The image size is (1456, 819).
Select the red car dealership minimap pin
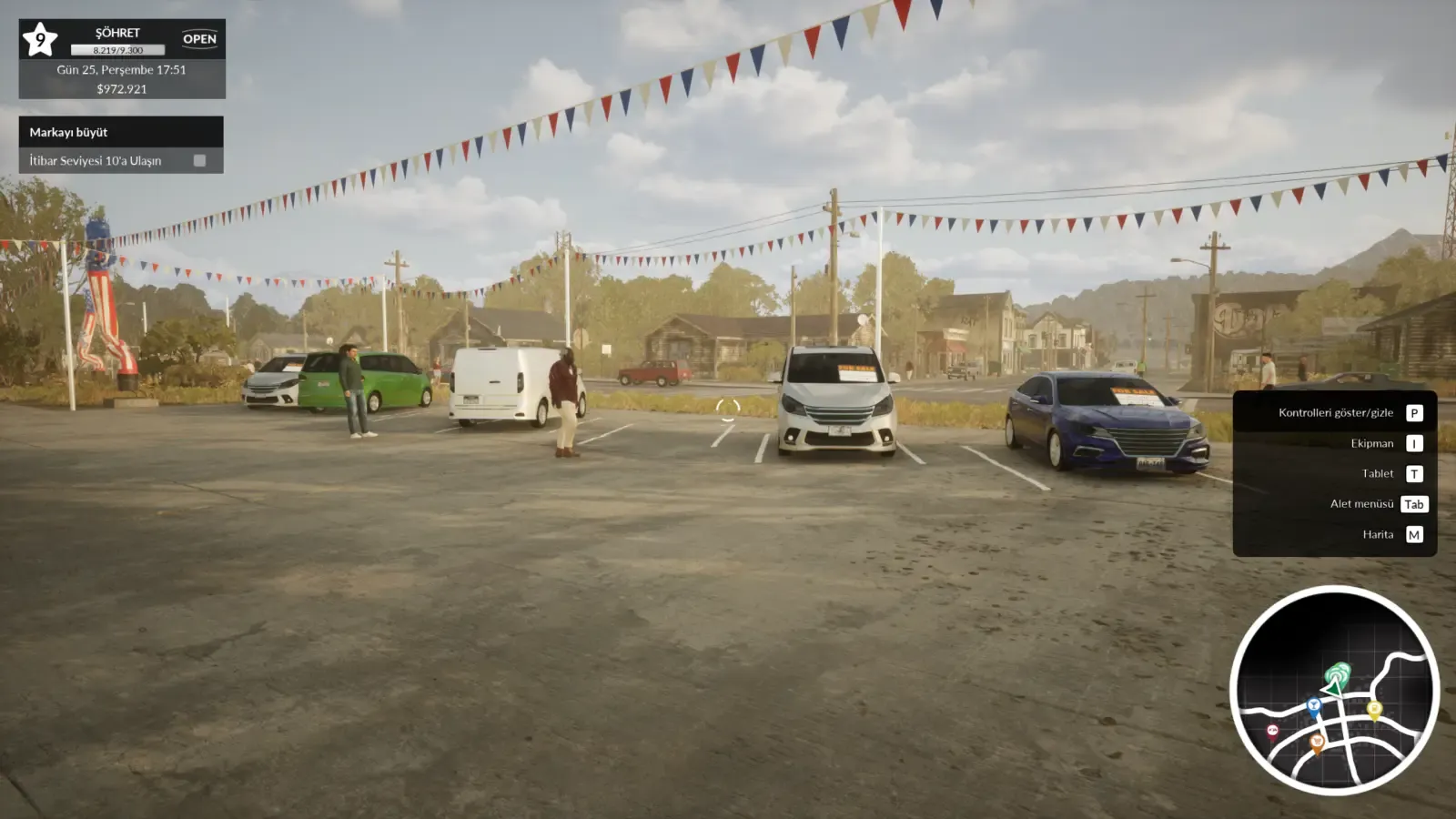coord(1272,730)
